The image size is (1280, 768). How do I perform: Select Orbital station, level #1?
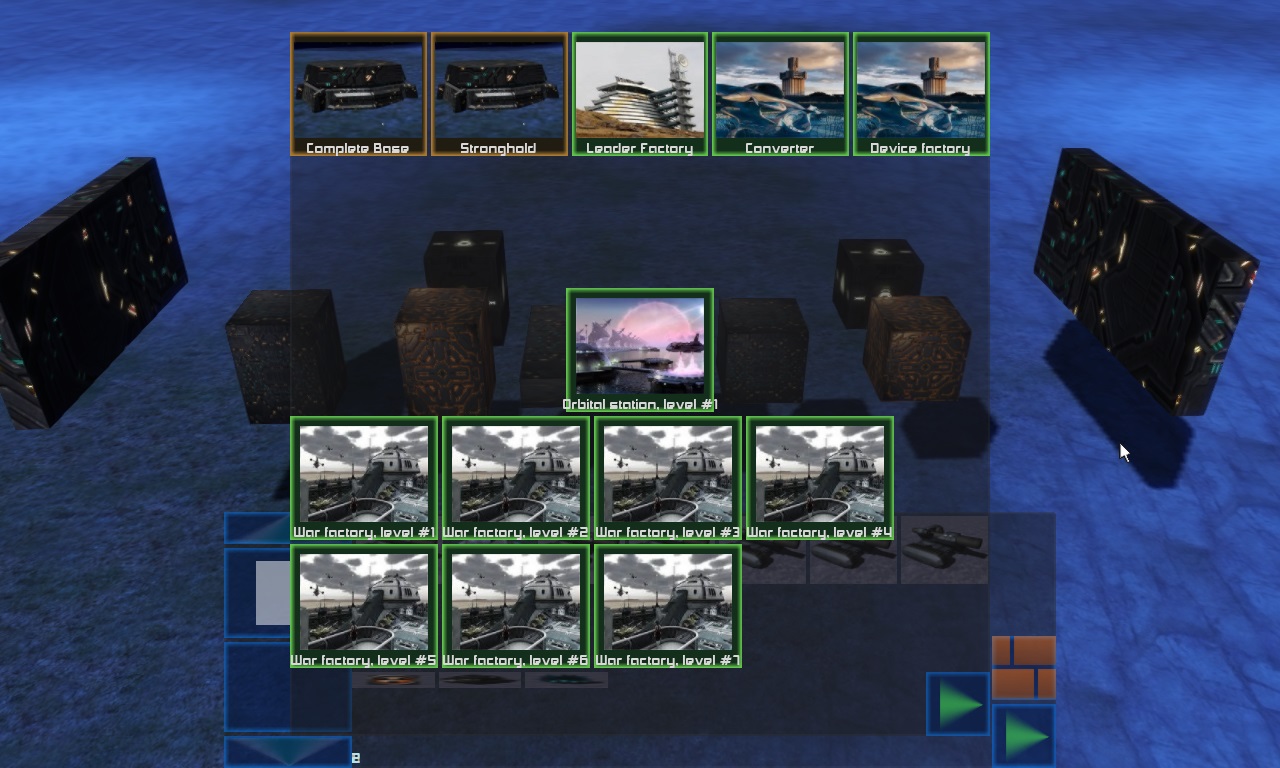coord(640,349)
